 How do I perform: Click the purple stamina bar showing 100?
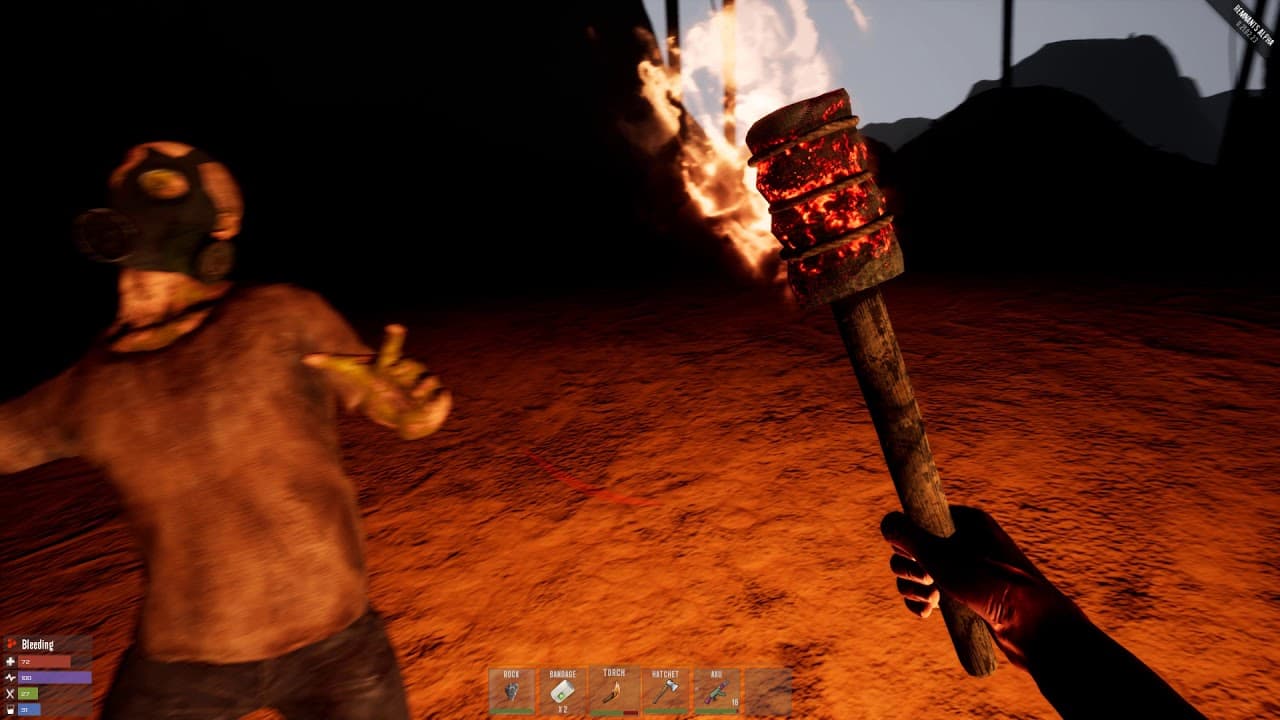pos(55,678)
